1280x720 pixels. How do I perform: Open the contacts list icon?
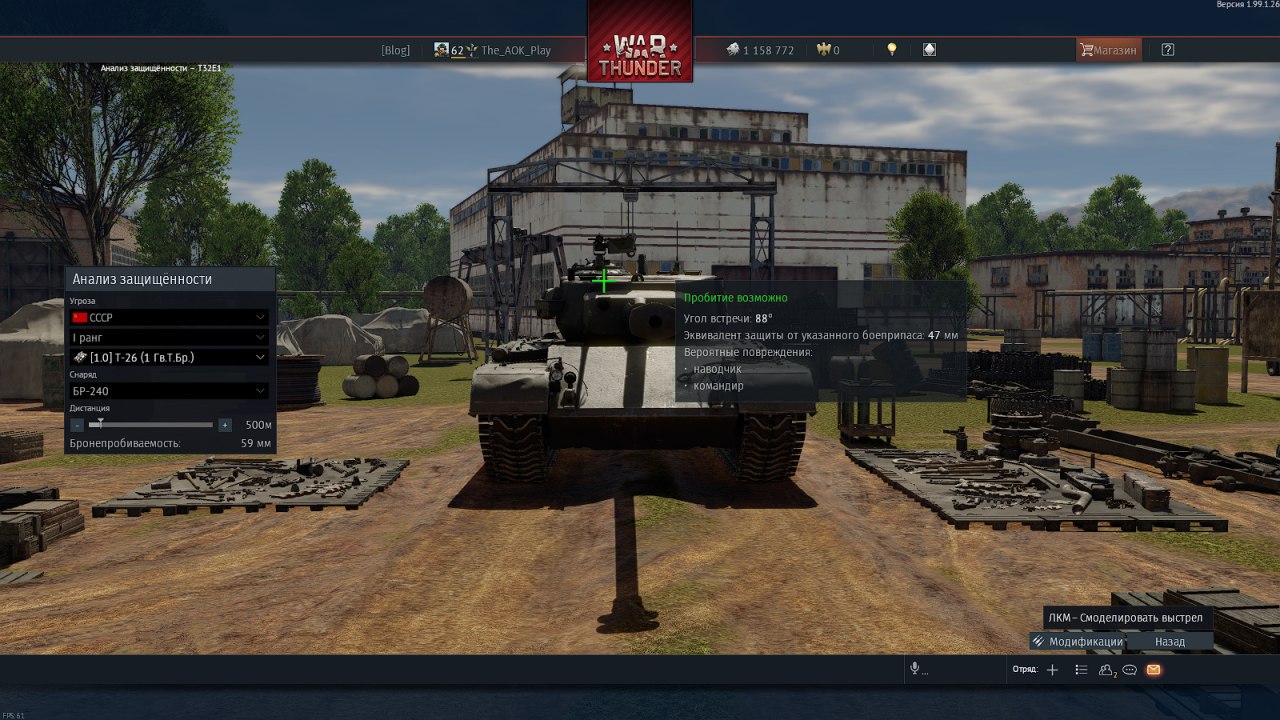click(1106, 670)
